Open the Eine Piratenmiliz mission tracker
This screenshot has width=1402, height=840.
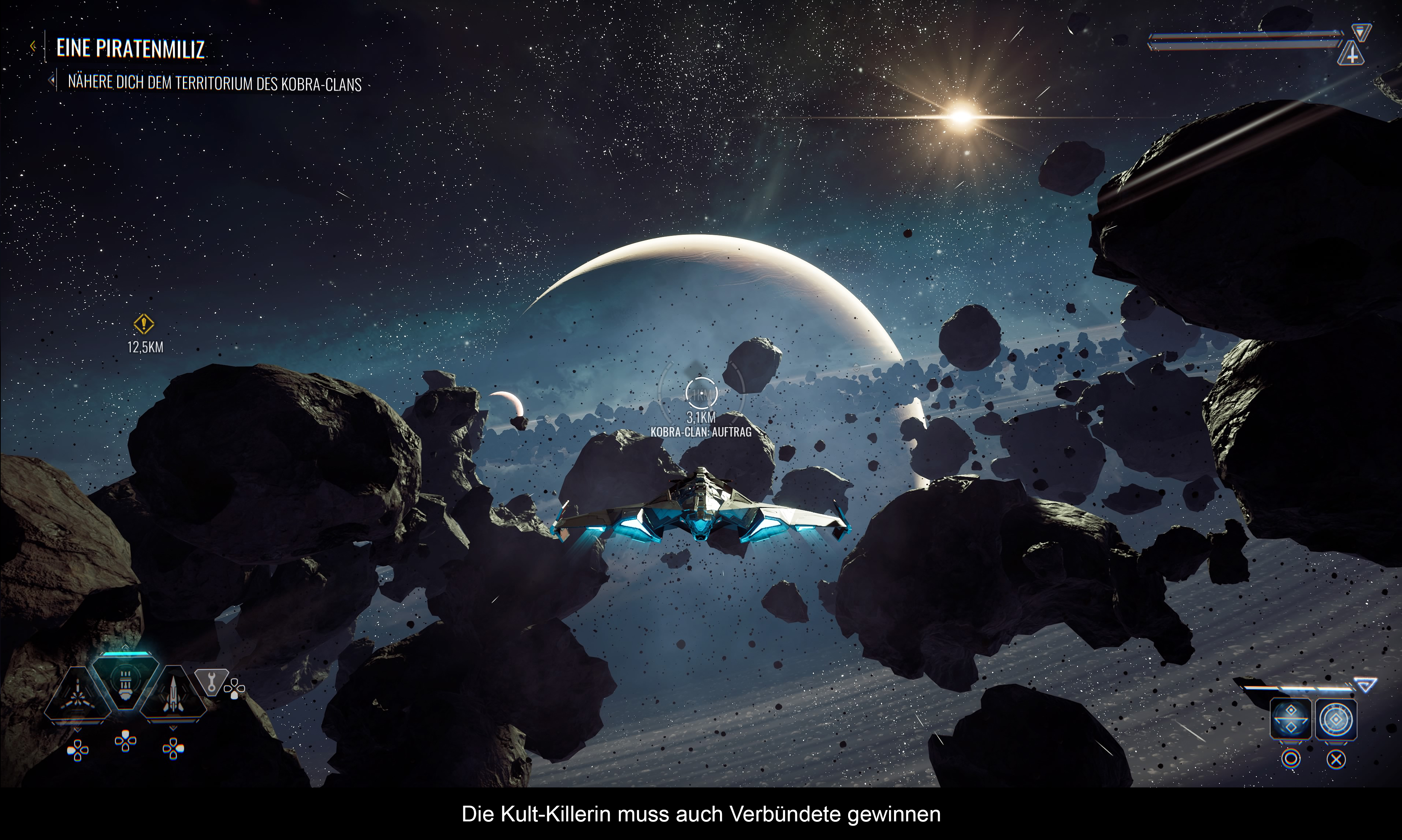(x=130, y=49)
